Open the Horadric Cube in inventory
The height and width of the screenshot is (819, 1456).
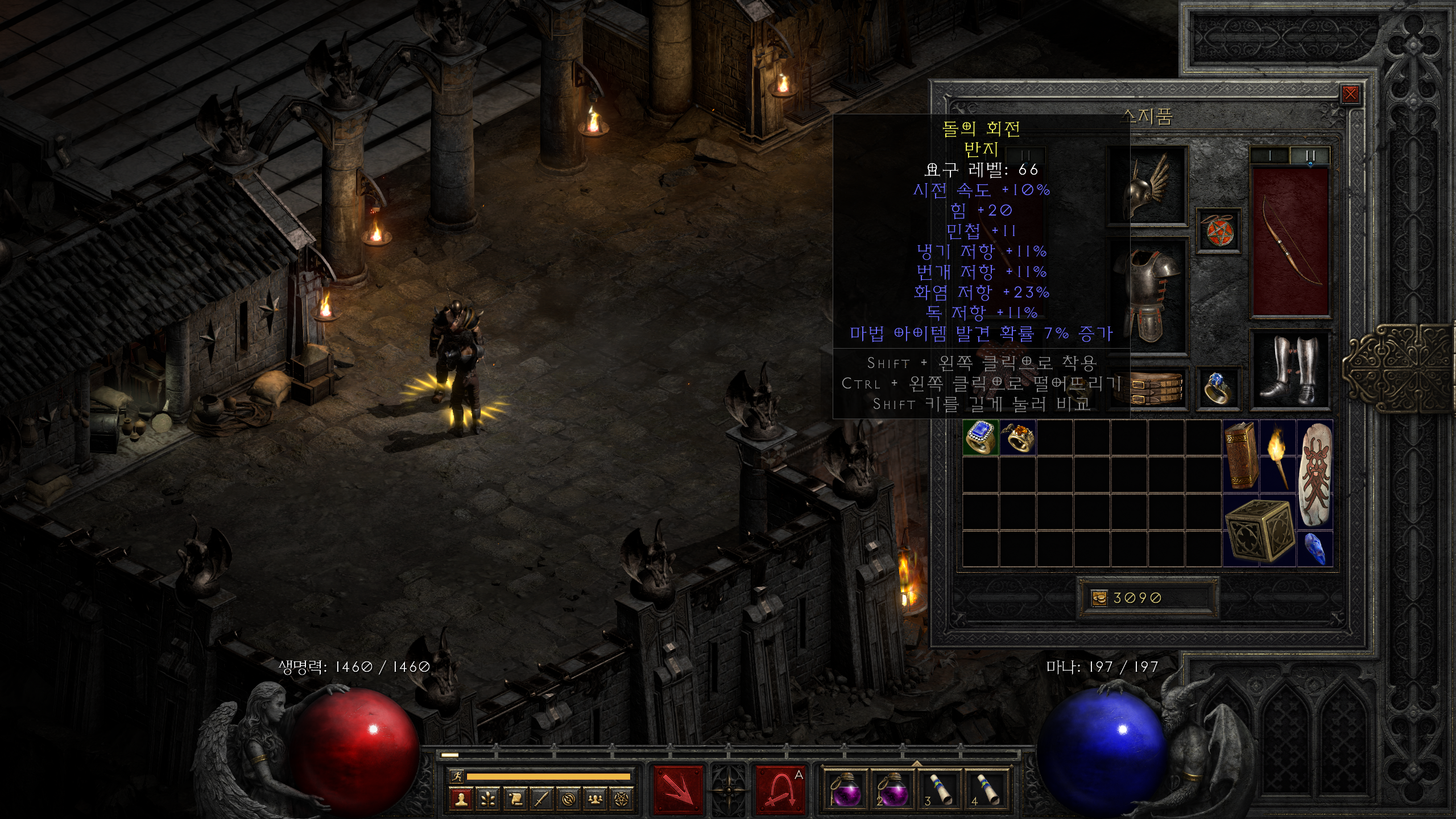point(1259,530)
